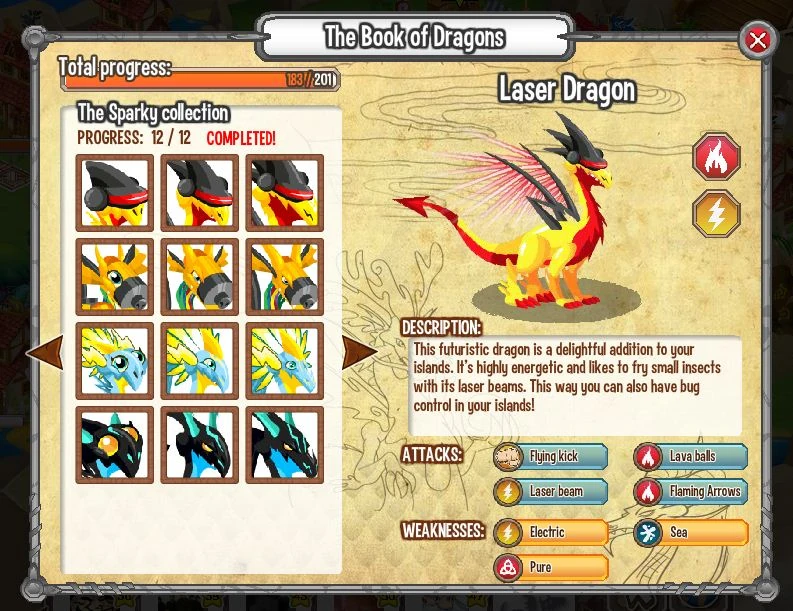Go to the next collection page arrow
This screenshot has height=611, width=793.
pyautogui.click(x=360, y=351)
